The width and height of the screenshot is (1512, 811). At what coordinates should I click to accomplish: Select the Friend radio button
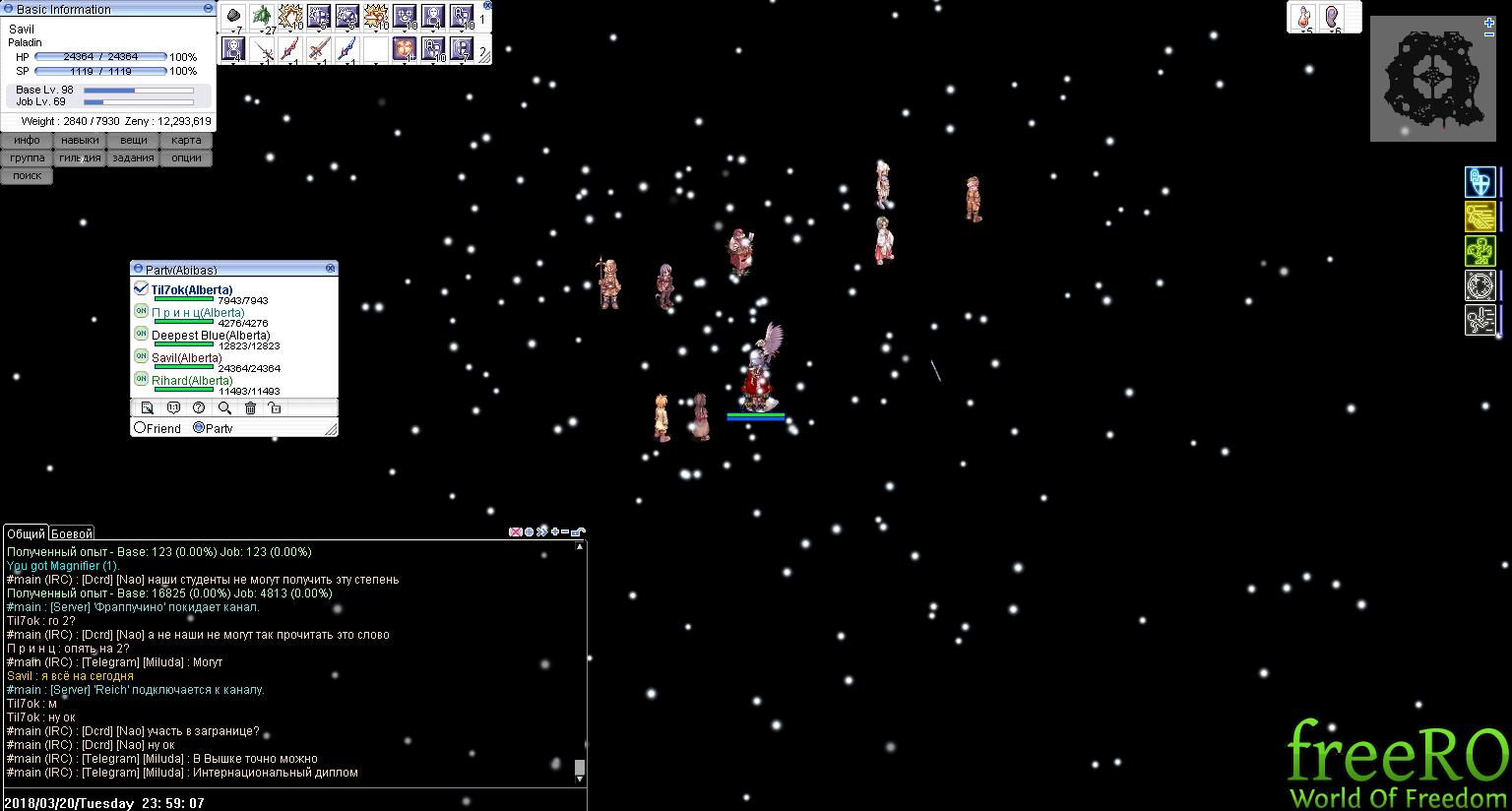tap(141, 428)
